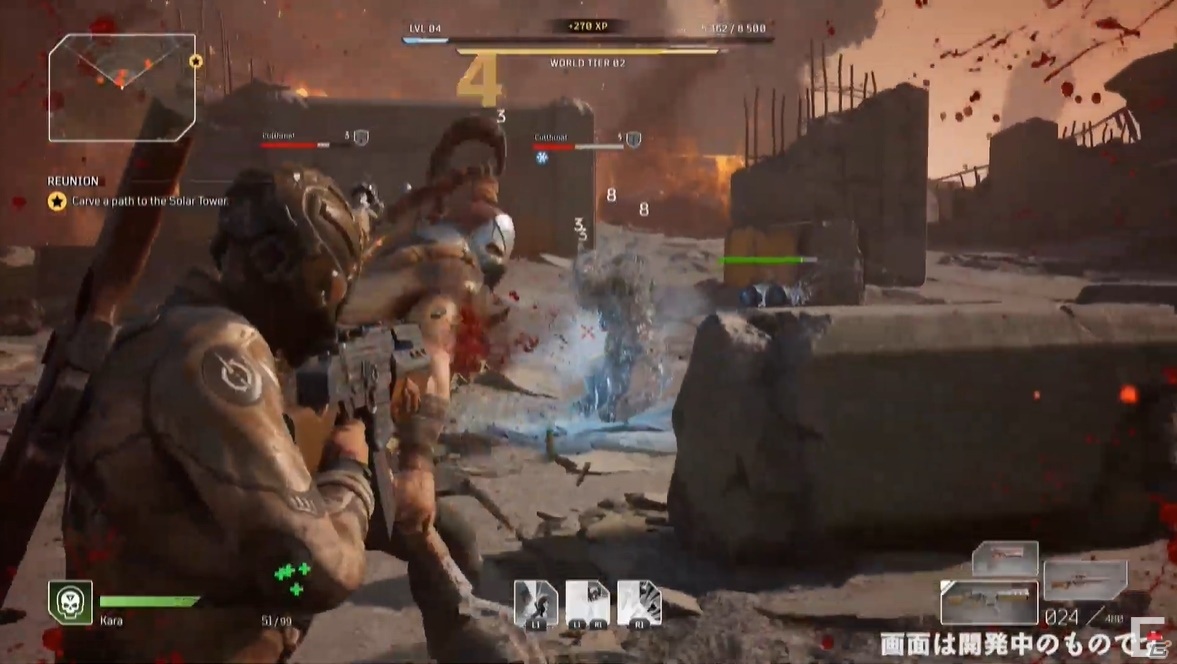This screenshot has height=664, width=1177.
Task: Activate the first skill with the running figure
Action: pyautogui.click(x=535, y=603)
